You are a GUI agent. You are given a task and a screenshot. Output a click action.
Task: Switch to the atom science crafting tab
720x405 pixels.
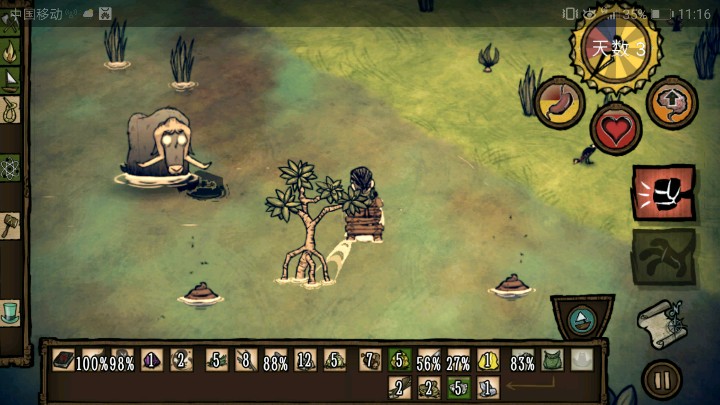click(x=11, y=166)
